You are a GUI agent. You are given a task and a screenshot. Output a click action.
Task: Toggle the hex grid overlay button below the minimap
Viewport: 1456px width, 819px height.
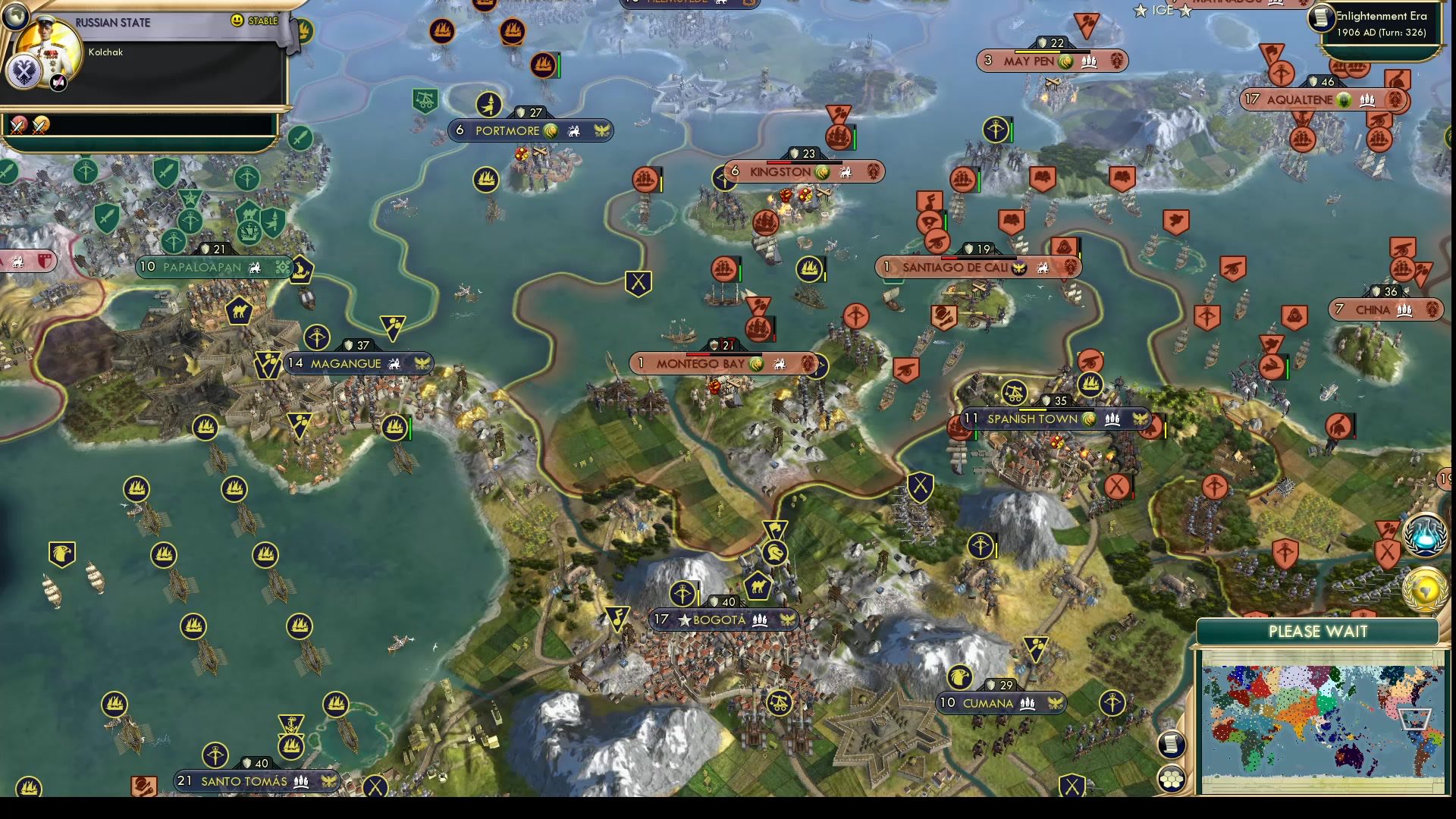pos(1171,778)
